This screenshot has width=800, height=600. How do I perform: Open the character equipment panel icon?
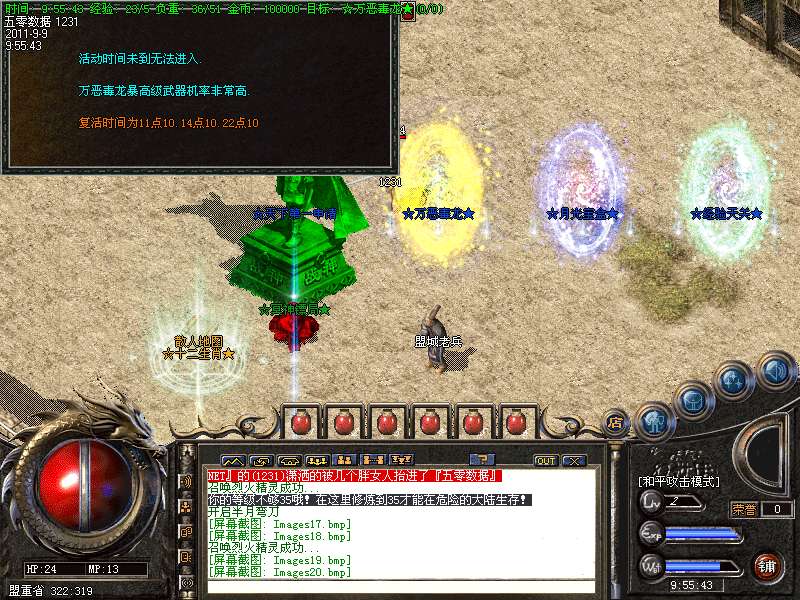pyautogui.click(x=655, y=421)
